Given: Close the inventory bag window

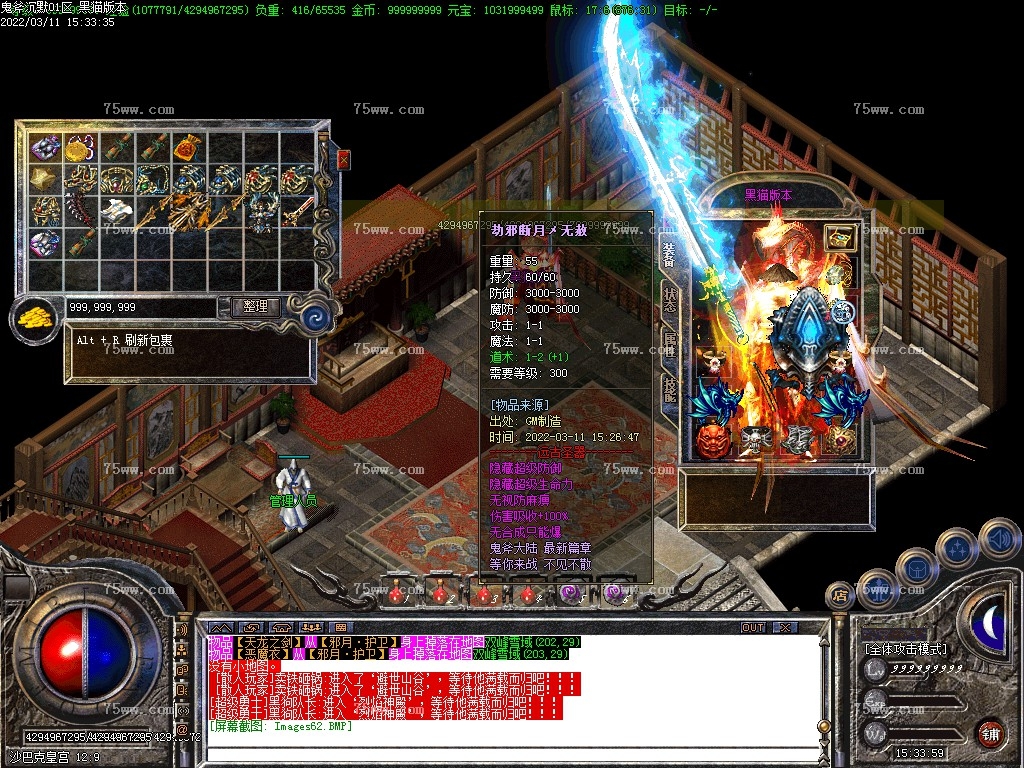Looking at the screenshot, I should tap(344, 159).
